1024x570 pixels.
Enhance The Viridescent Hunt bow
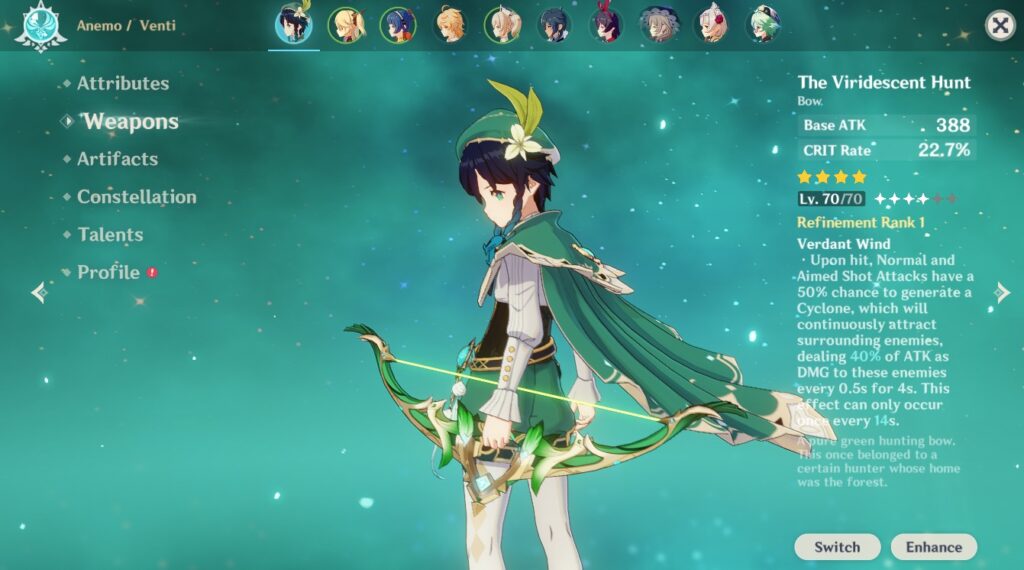point(934,547)
